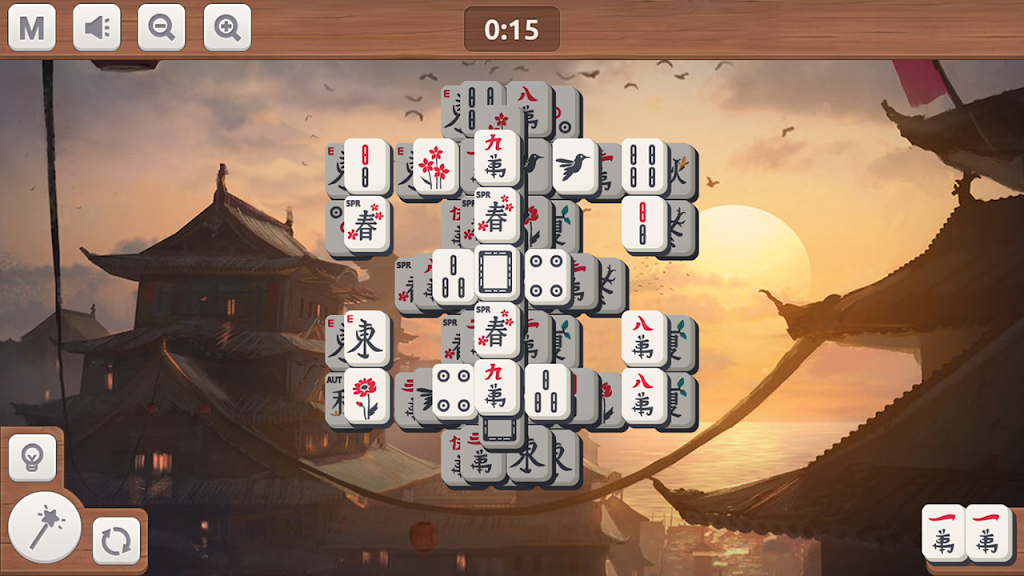Shuffle tiles with the circular arrows button
The width and height of the screenshot is (1024, 576).
(x=116, y=541)
